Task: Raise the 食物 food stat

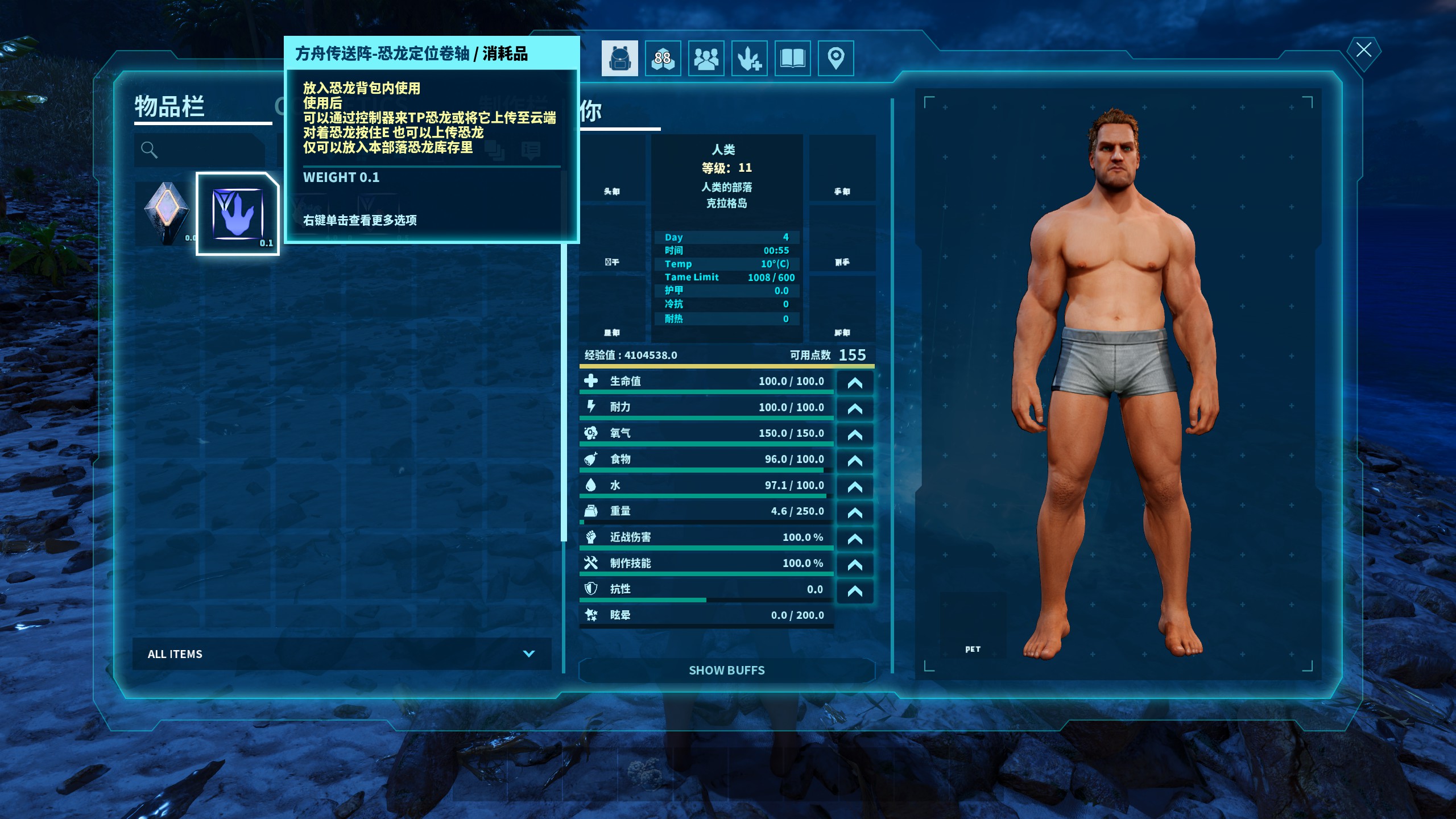Action: tap(854, 461)
